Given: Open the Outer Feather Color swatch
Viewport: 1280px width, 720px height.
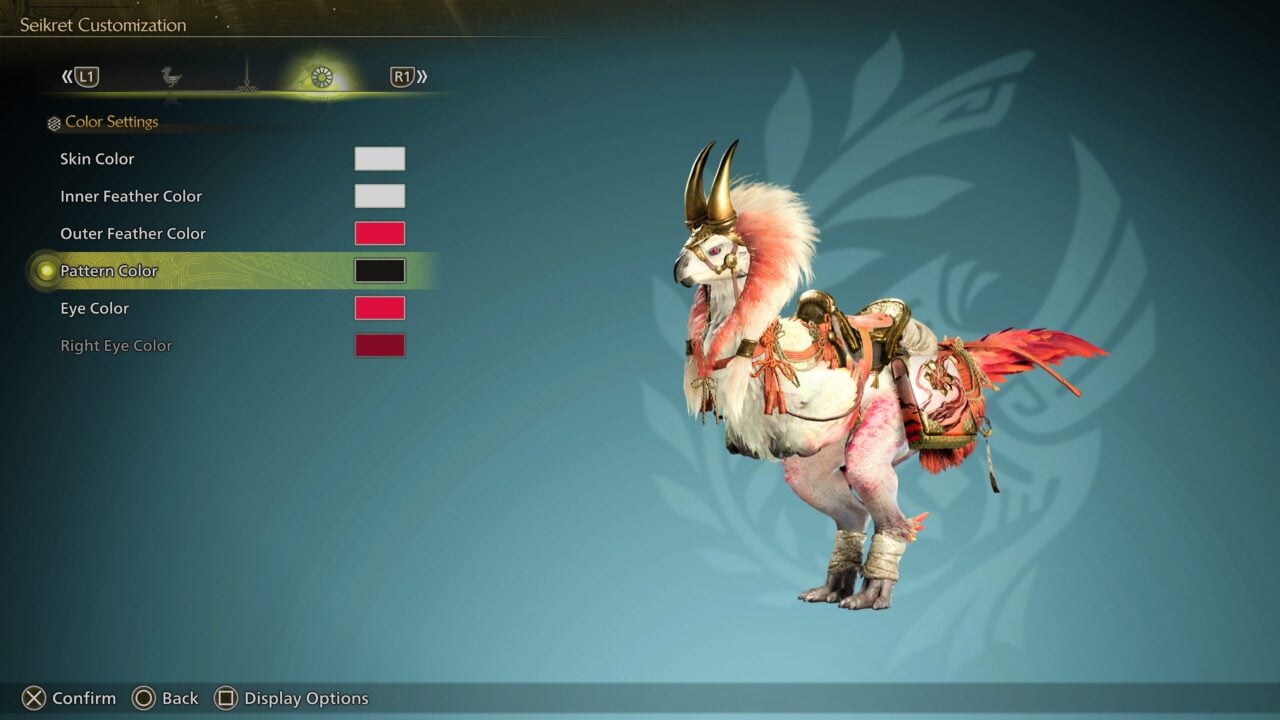Looking at the screenshot, I should [x=380, y=232].
